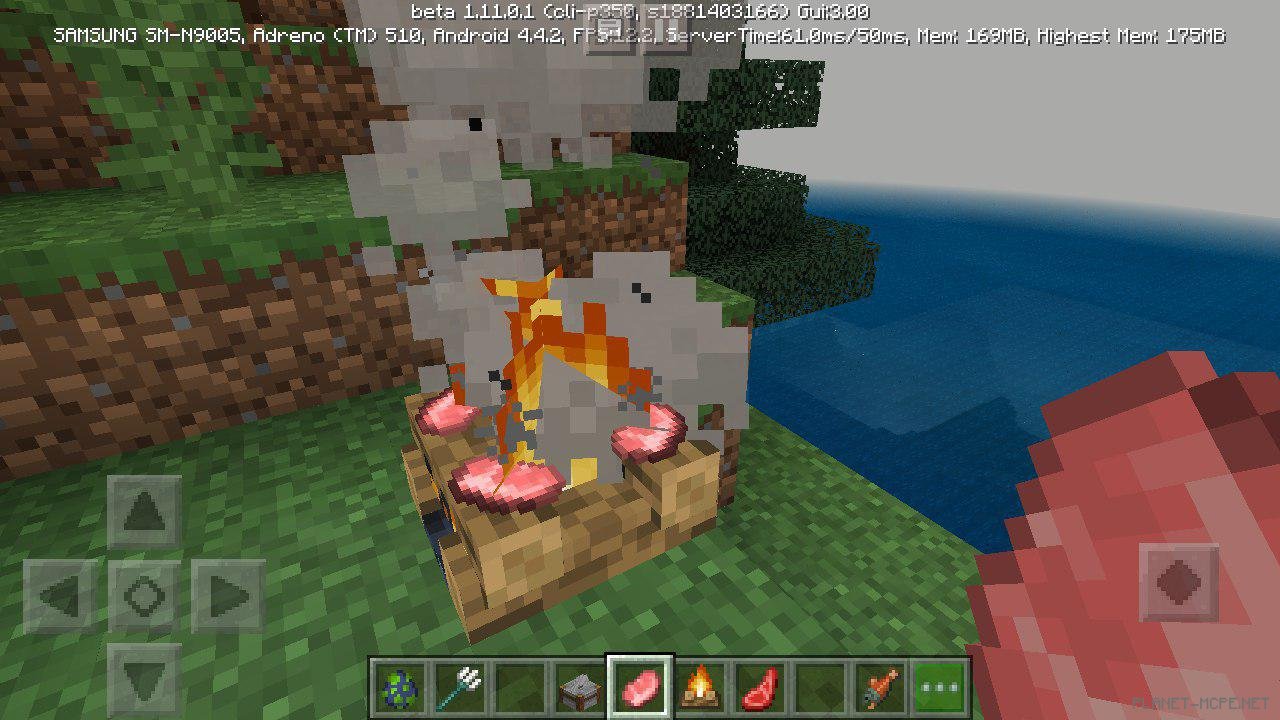Select the raw porkchop hotbar slot
Screen dimensions: 1280x720
pyautogui.click(x=640, y=687)
